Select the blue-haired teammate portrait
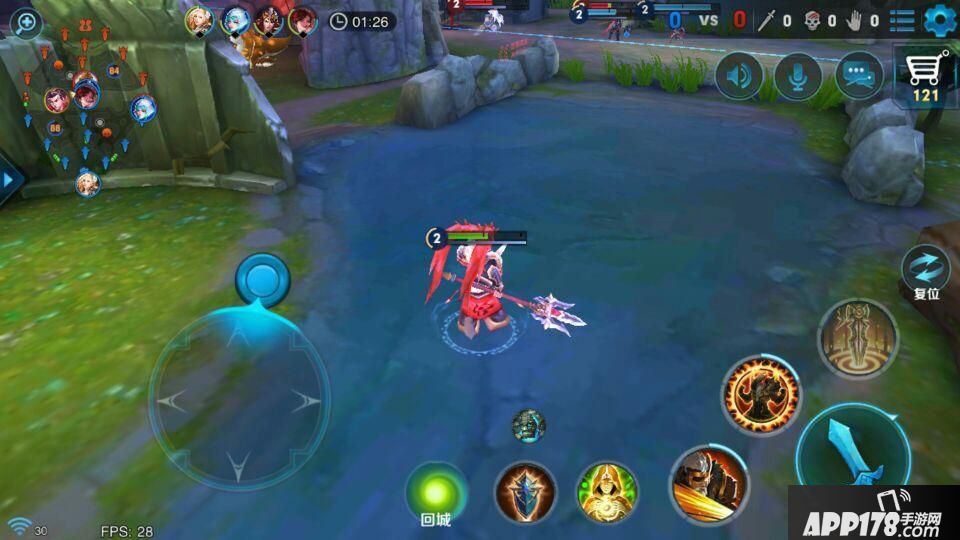The width and height of the screenshot is (960, 540). pyautogui.click(x=235, y=20)
